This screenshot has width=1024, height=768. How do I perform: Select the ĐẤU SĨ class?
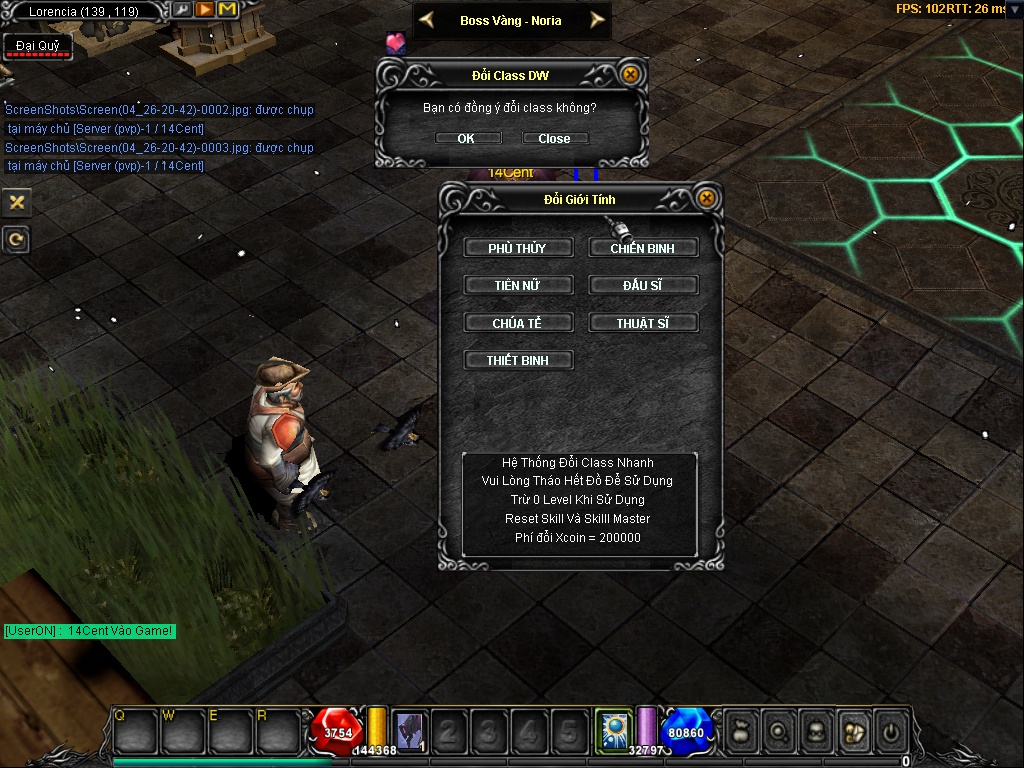pyautogui.click(x=643, y=285)
